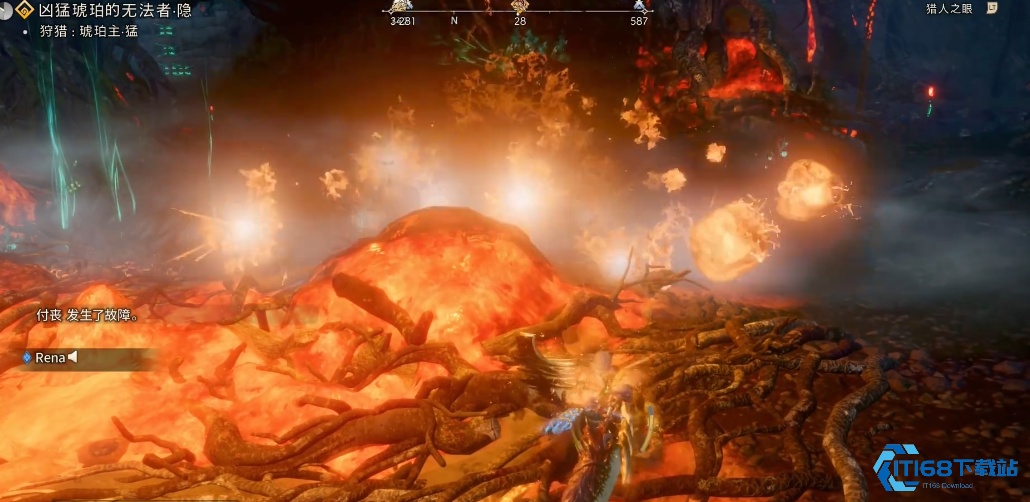
Task: Click the Rena speaker name tag
Action: pyautogui.click(x=49, y=357)
